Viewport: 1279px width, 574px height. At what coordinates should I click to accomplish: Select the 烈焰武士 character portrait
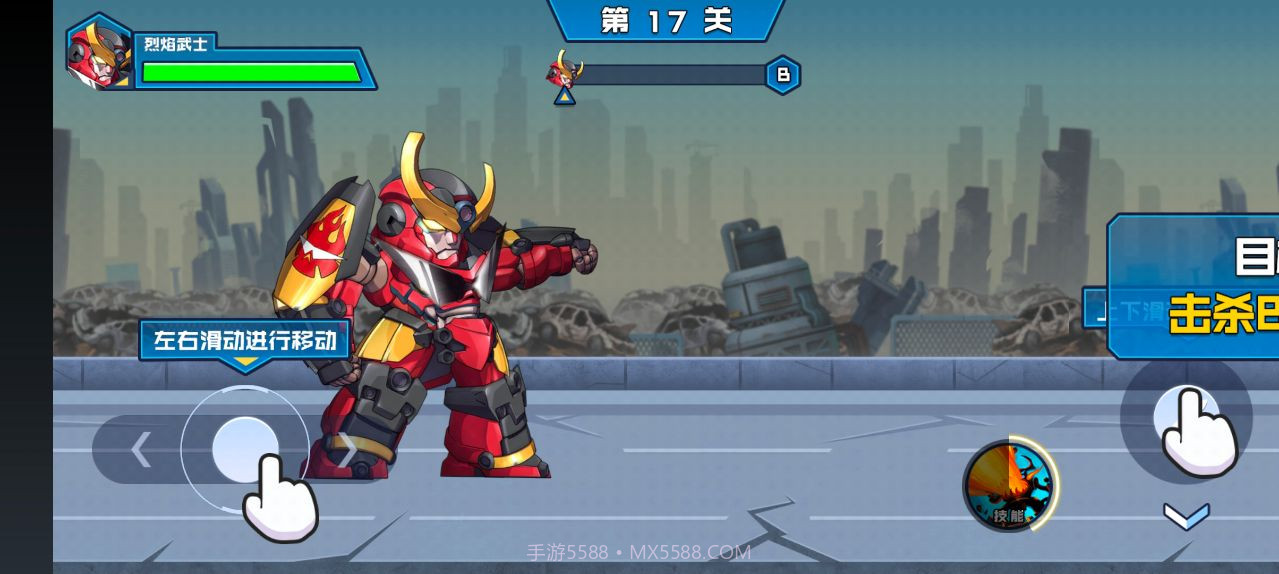pos(99,52)
